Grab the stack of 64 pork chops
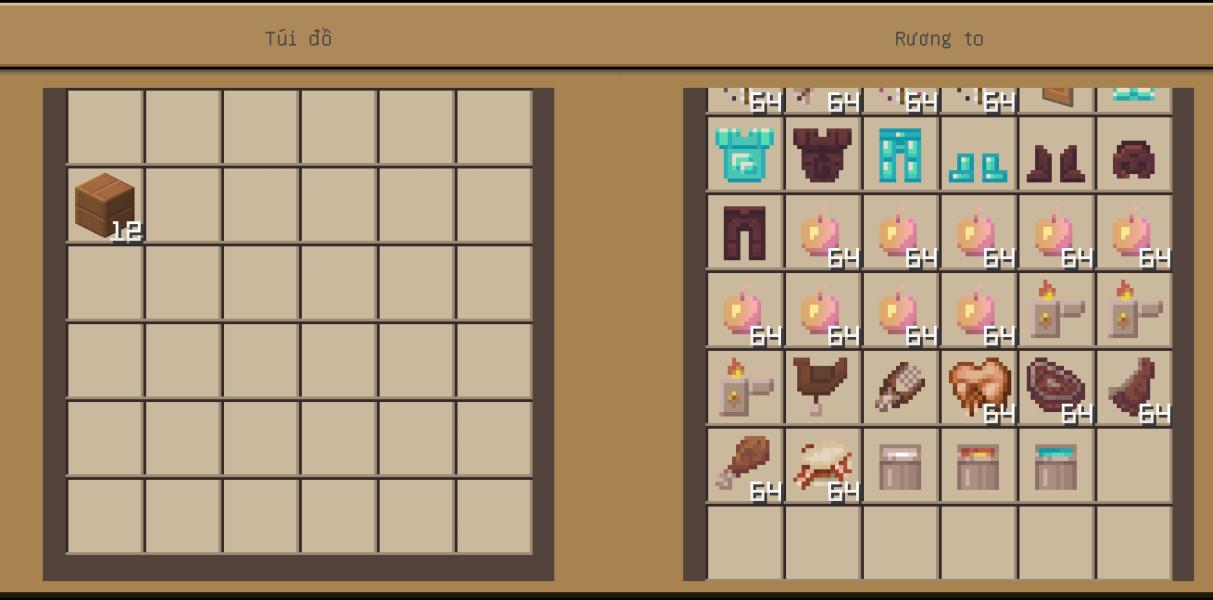 click(978, 387)
